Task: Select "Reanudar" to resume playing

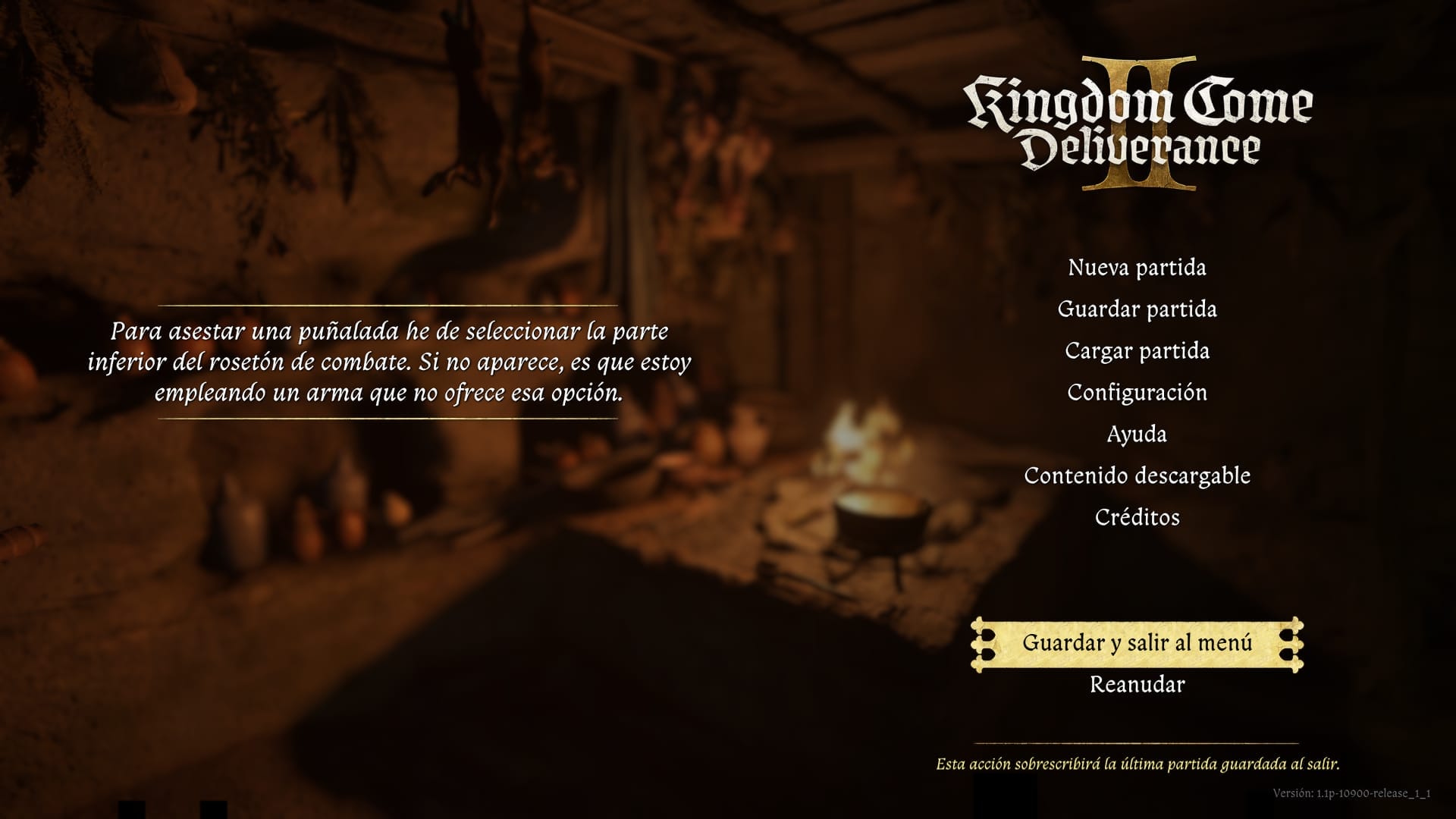Action: click(x=1136, y=686)
